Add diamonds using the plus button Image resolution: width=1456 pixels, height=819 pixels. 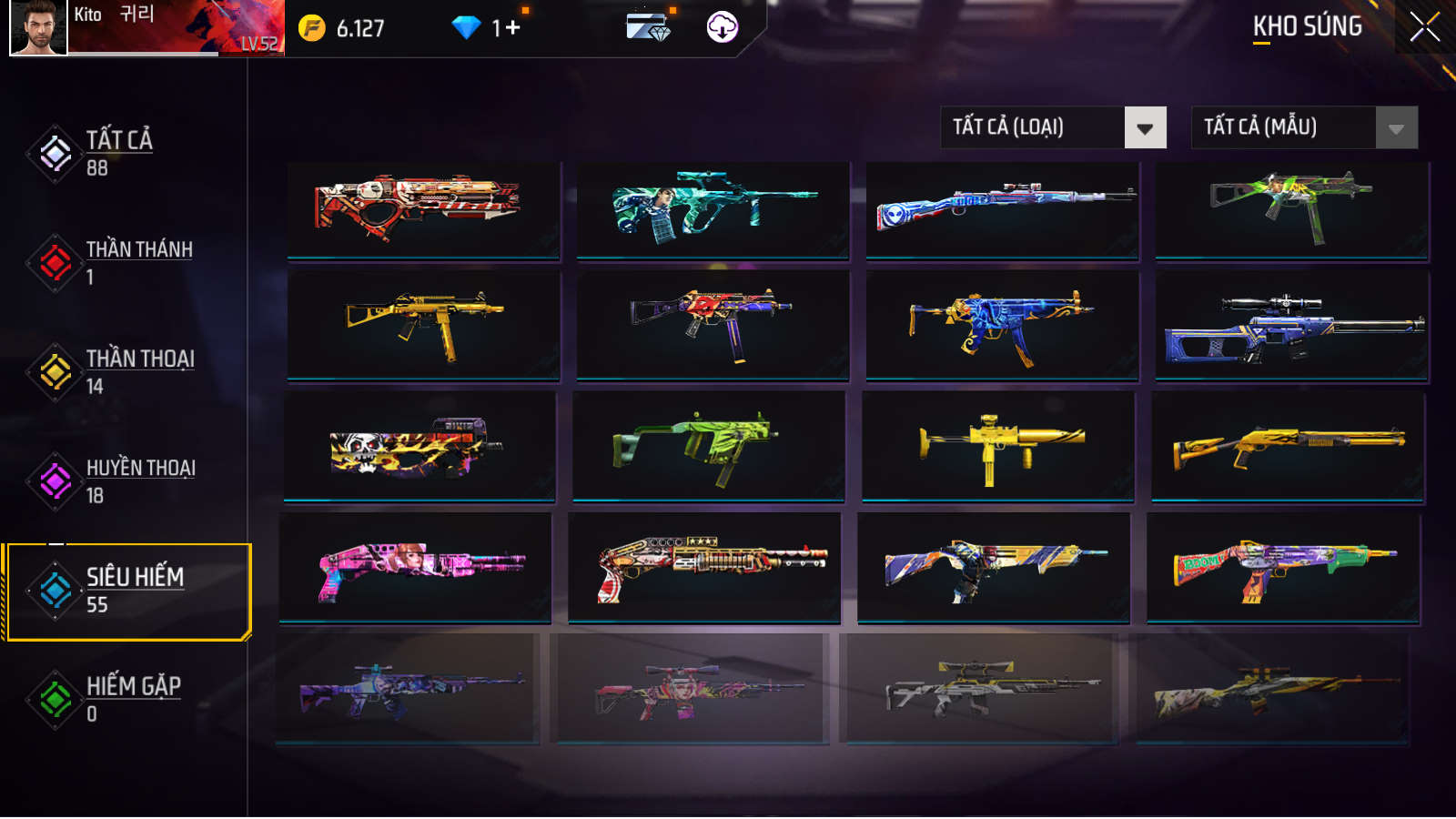point(513,28)
